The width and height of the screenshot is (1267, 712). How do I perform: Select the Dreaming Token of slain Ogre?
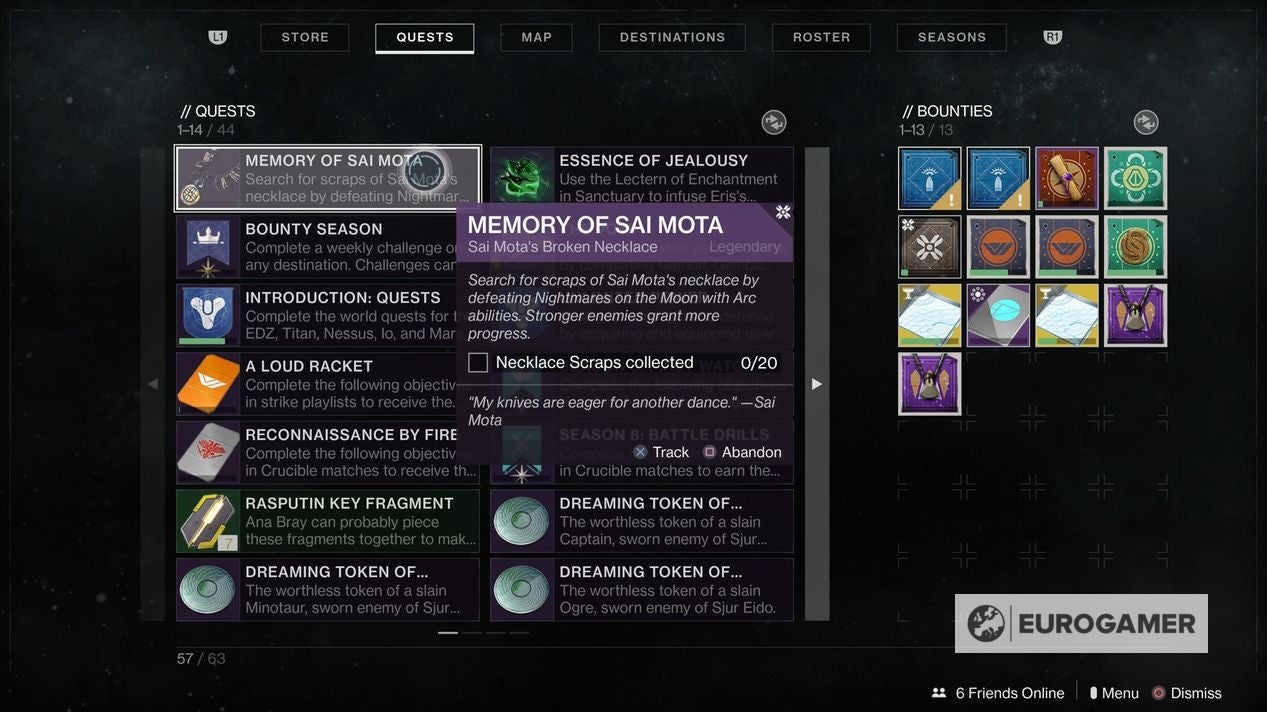[642, 590]
